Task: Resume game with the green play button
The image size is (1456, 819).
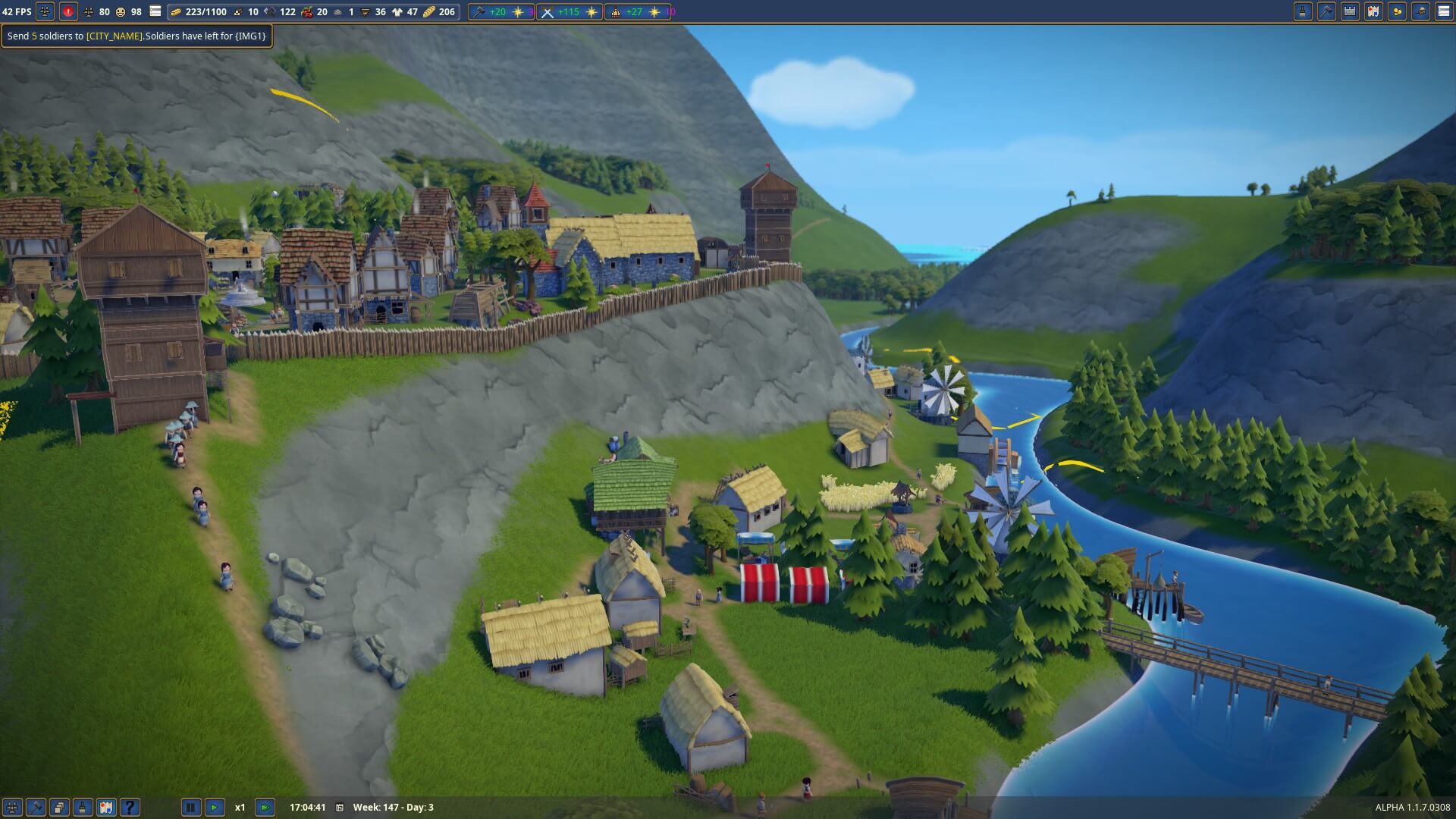Action: [215, 808]
